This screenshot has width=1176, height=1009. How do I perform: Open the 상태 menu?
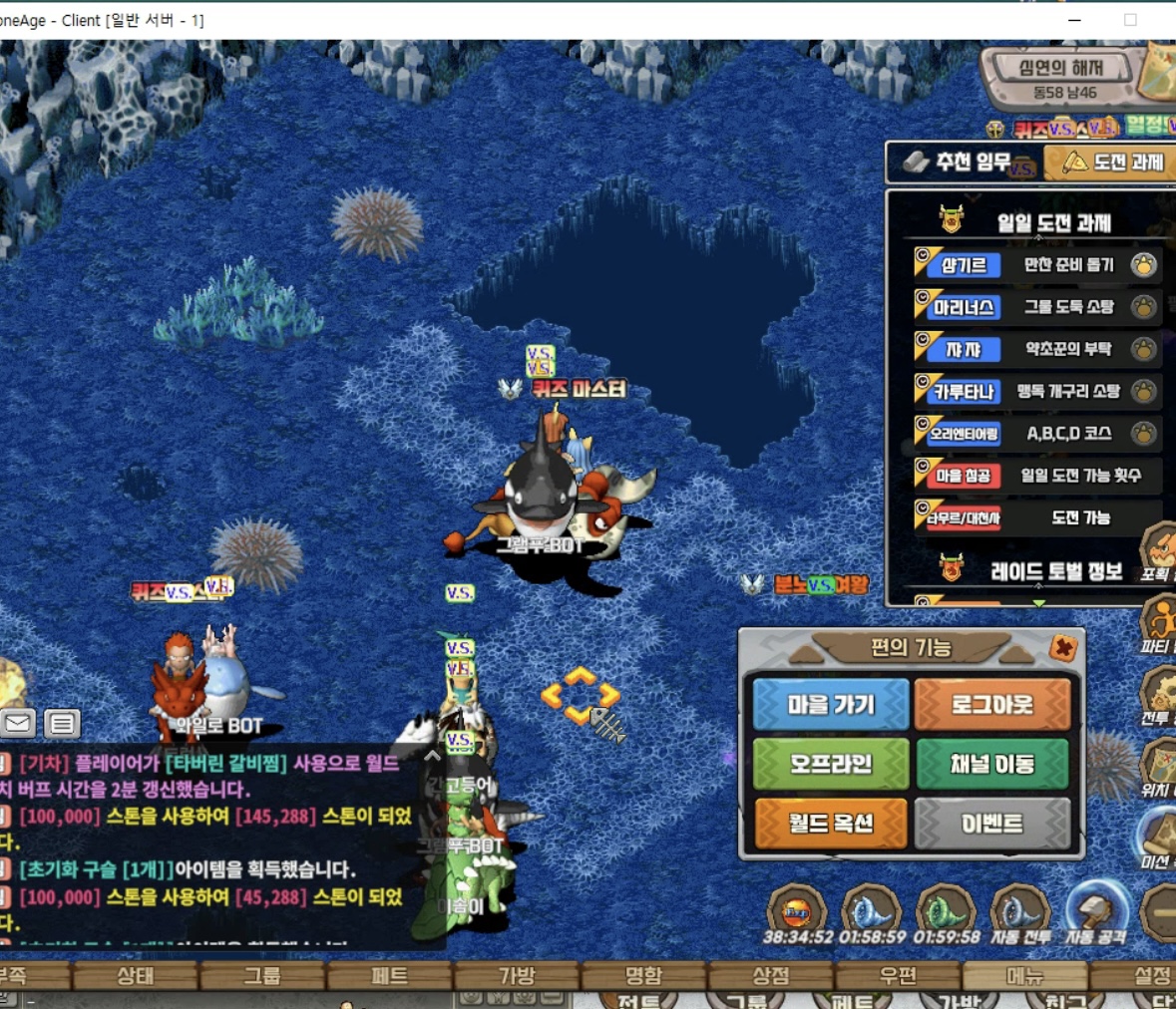136,976
